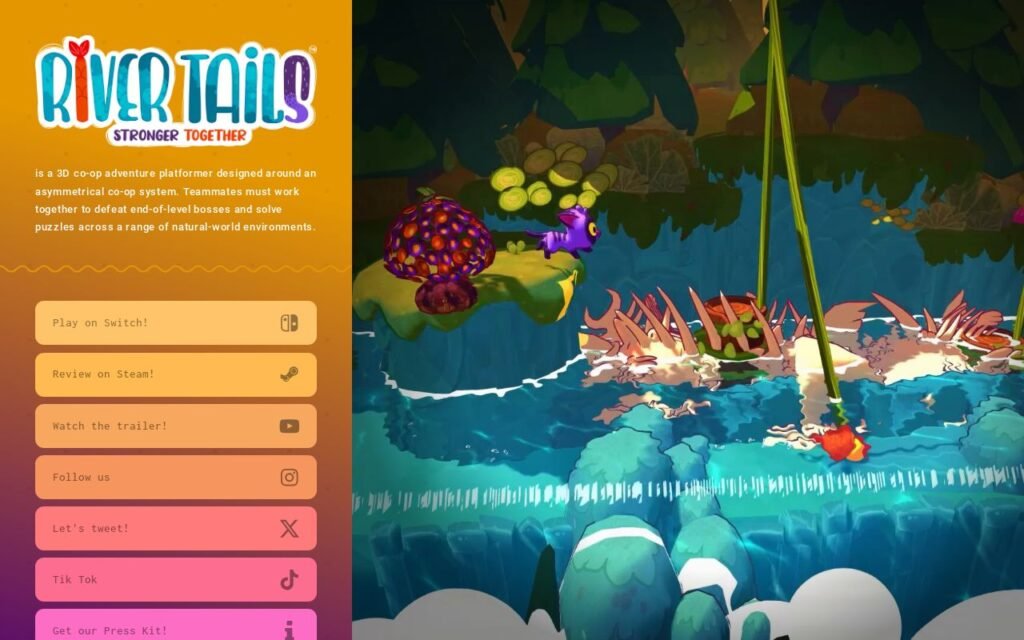This screenshot has width=1024, height=640.
Task: Choose Review on Steam!
Action: click(175, 374)
